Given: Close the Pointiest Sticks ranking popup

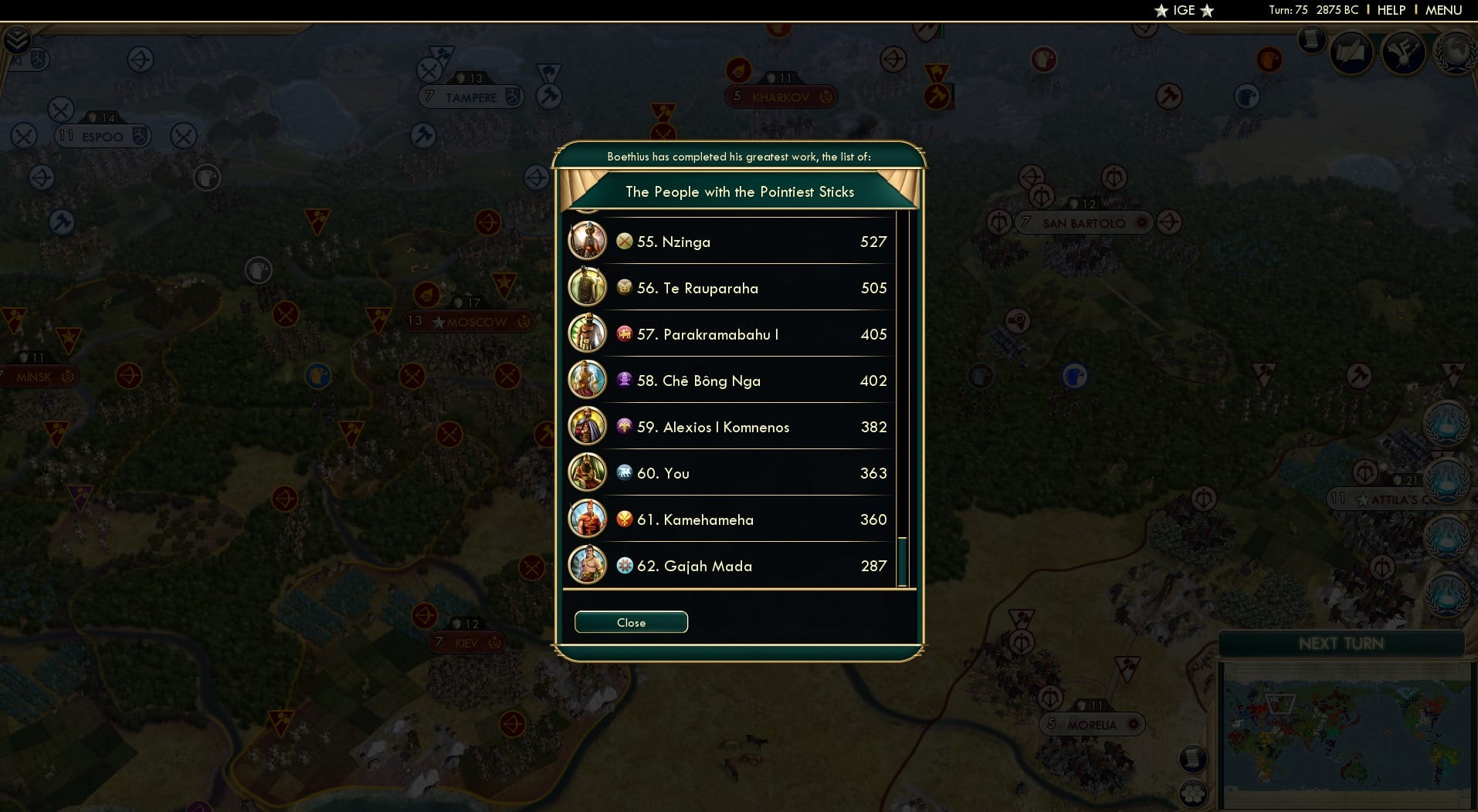Looking at the screenshot, I should tap(630, 622).
